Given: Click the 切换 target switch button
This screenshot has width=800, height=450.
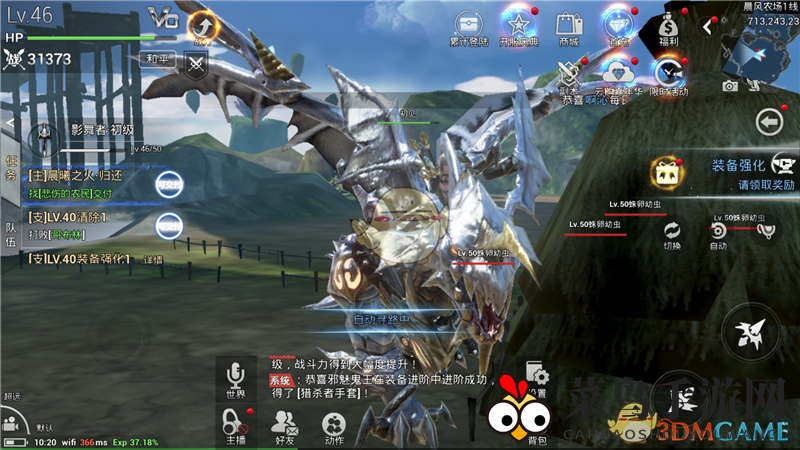Looking at the screenshot, I should click(672, 233).
